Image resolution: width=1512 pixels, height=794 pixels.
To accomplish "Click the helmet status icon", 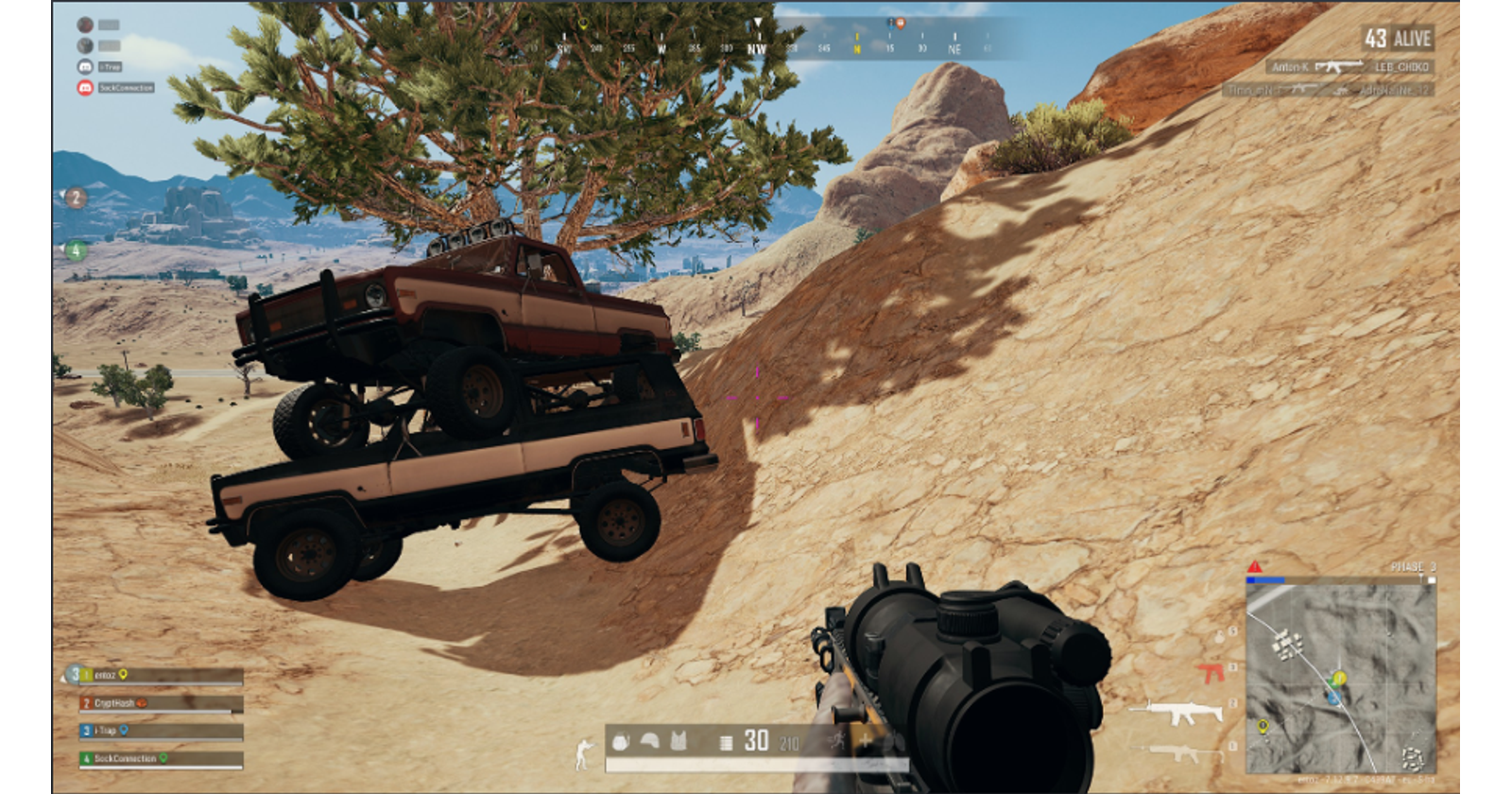I will coord(649,741).
